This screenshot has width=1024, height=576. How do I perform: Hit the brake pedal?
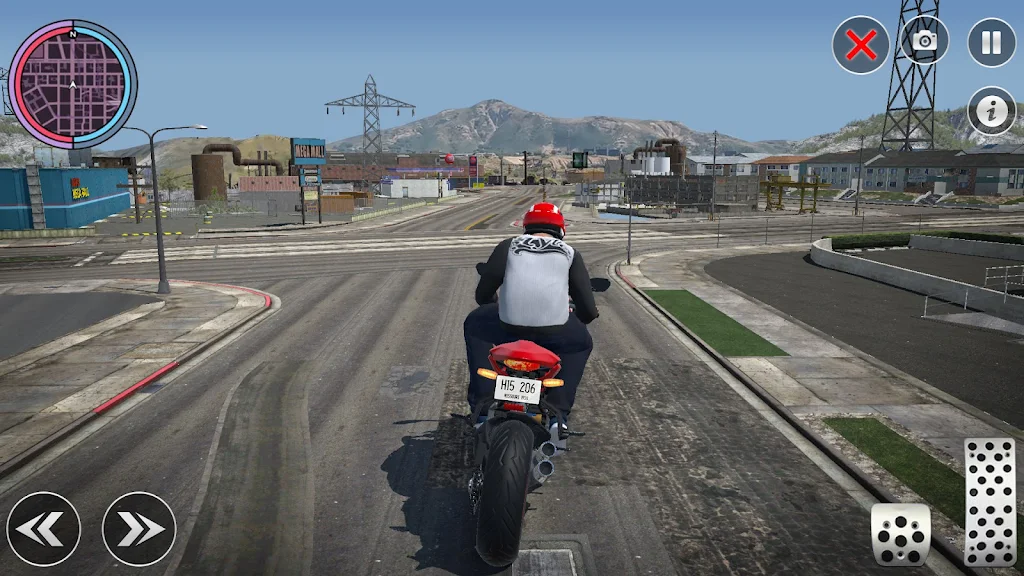tap(900, 534)
